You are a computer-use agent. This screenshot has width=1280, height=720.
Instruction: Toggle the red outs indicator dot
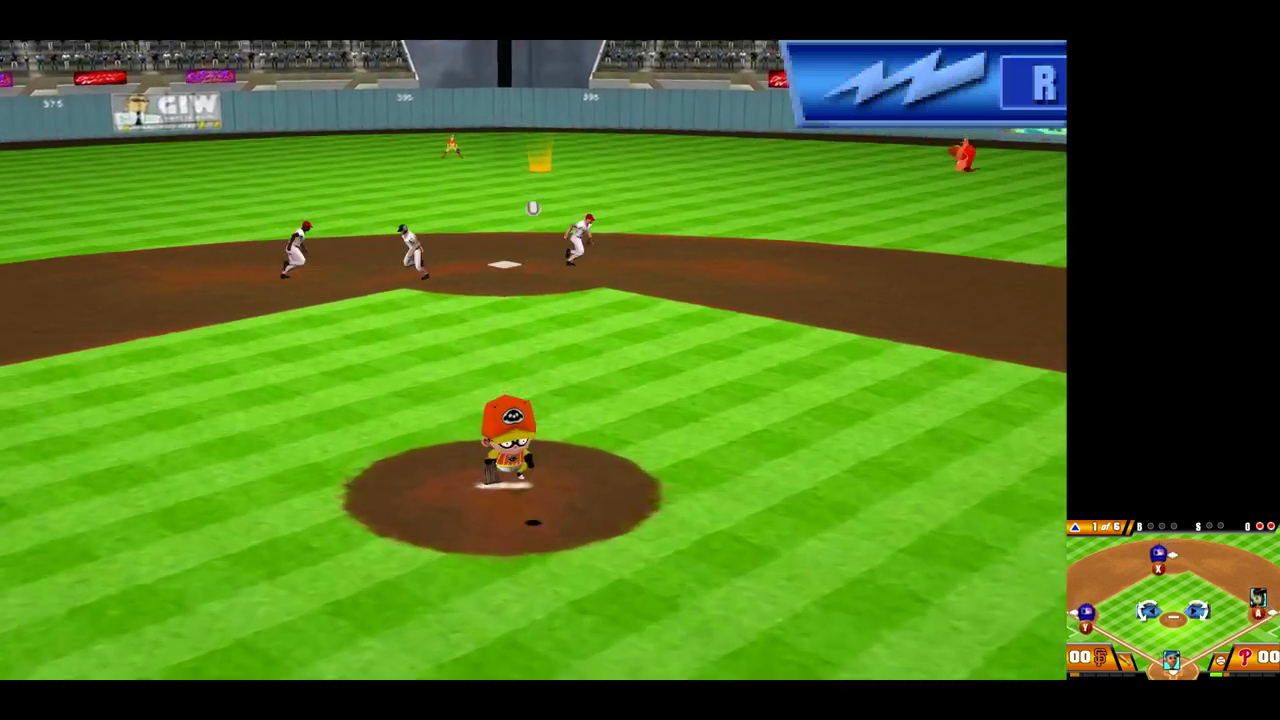tap(1259, 526)
